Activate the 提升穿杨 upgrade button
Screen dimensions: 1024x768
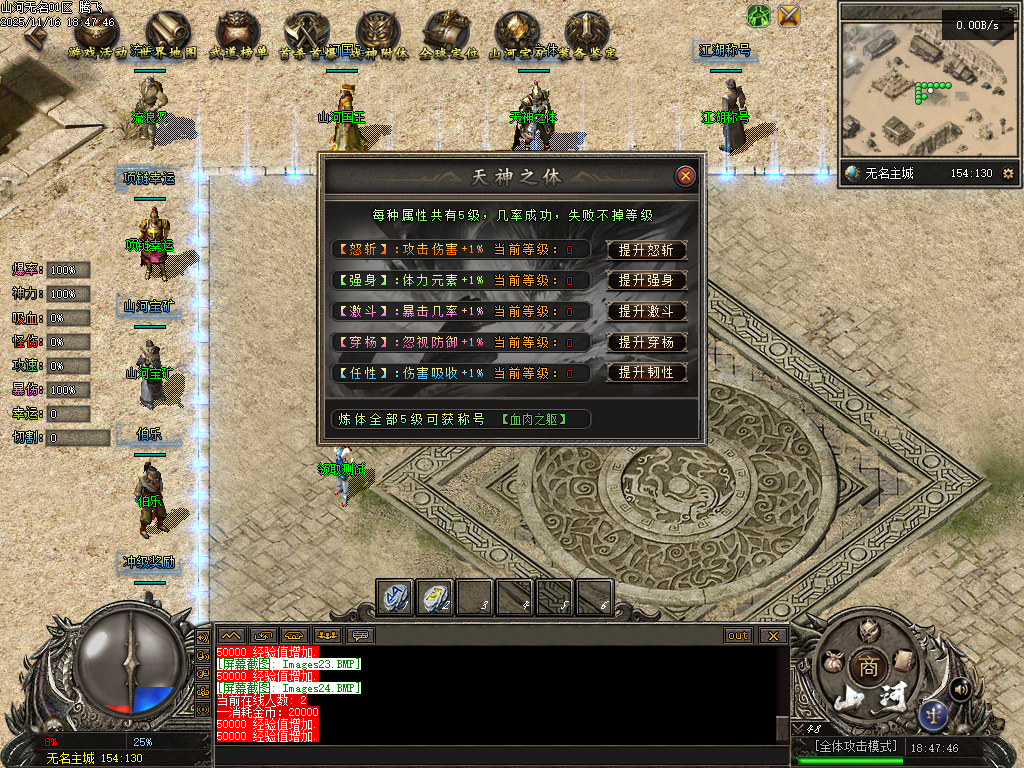pos(646,342)
